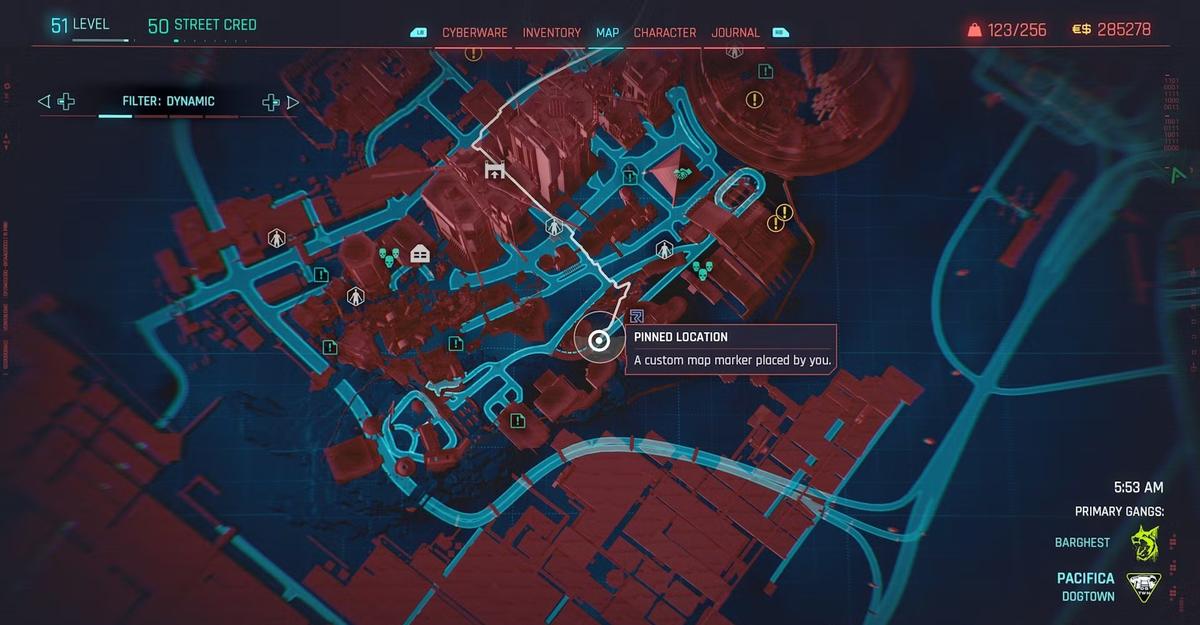The image size is (1200, 625).
Task: Select the small purple marker above the pin
Action: 636,316
